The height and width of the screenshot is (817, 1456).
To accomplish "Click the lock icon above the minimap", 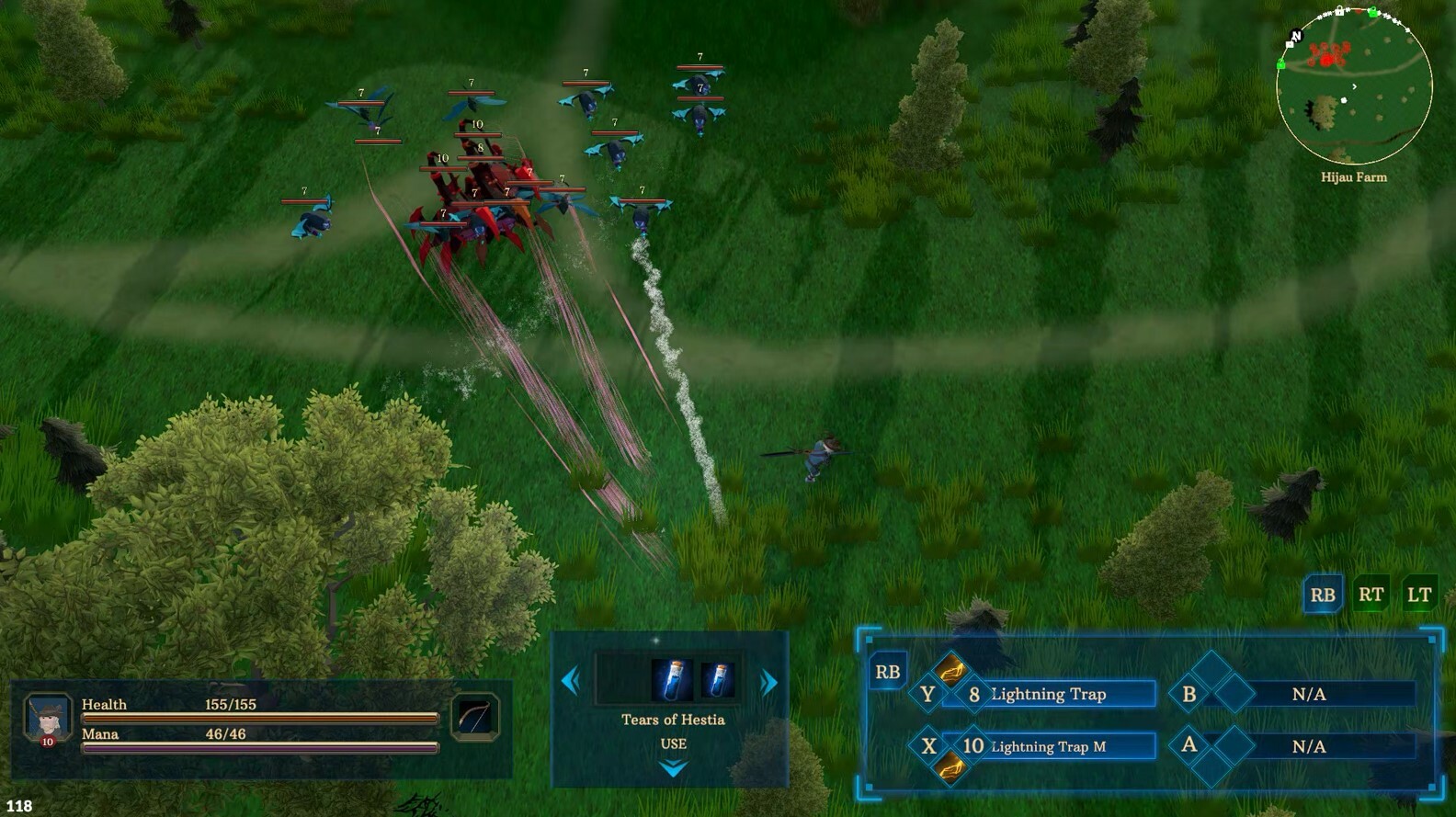I will (1340, 11).
